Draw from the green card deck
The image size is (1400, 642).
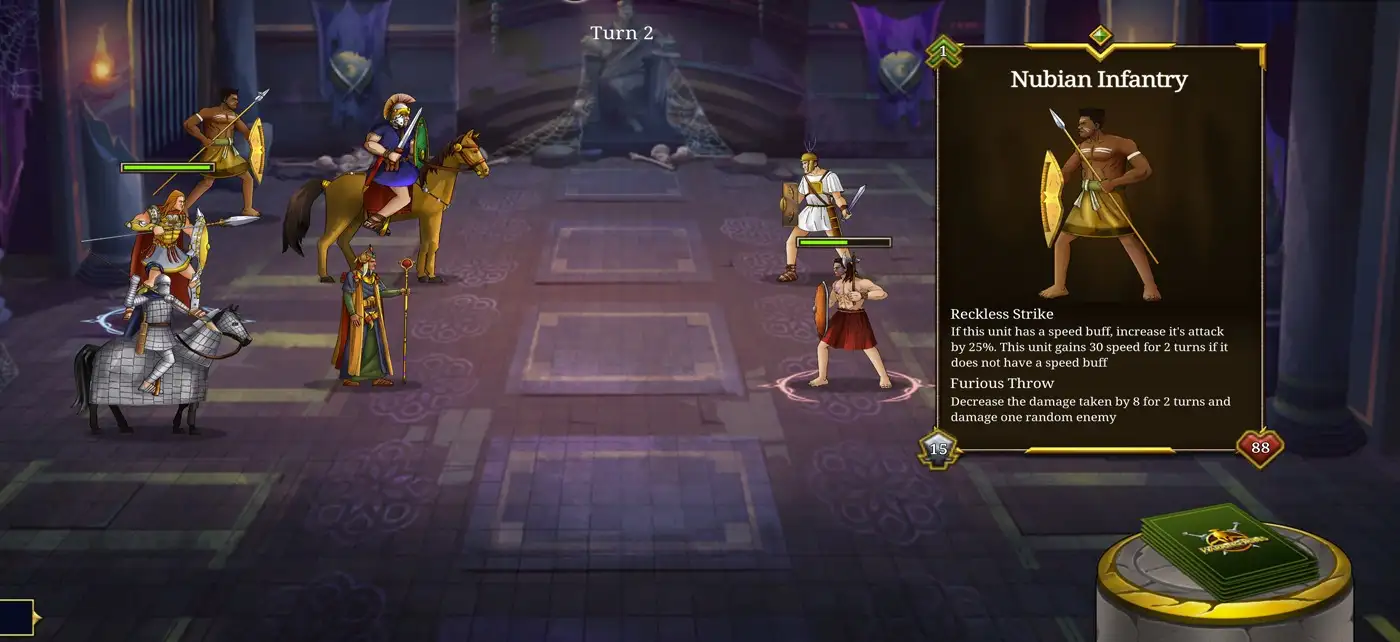tap(1230, 550)
